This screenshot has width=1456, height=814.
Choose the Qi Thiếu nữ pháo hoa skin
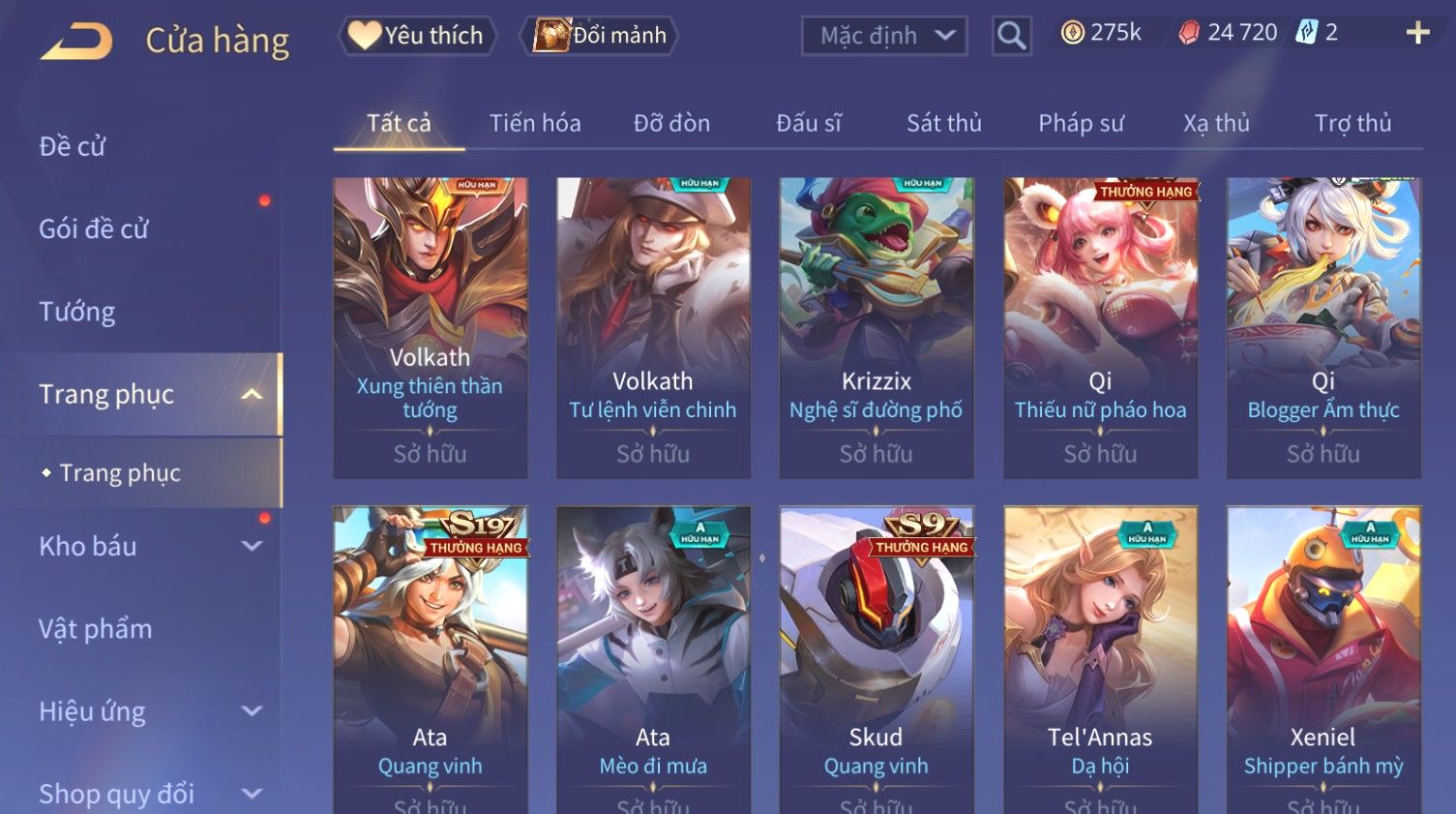1100,327
